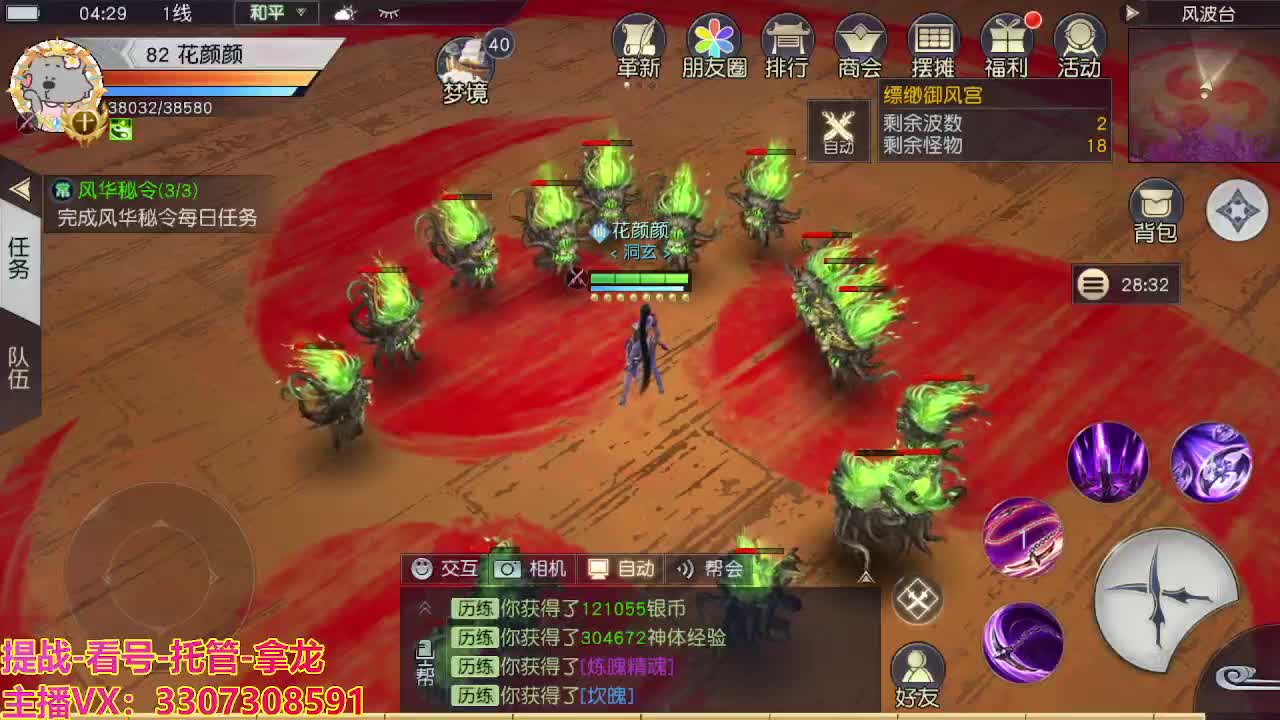Switch to the 任务 quest tab
This screenshot has height=720, width=1280.
[20, 257]
